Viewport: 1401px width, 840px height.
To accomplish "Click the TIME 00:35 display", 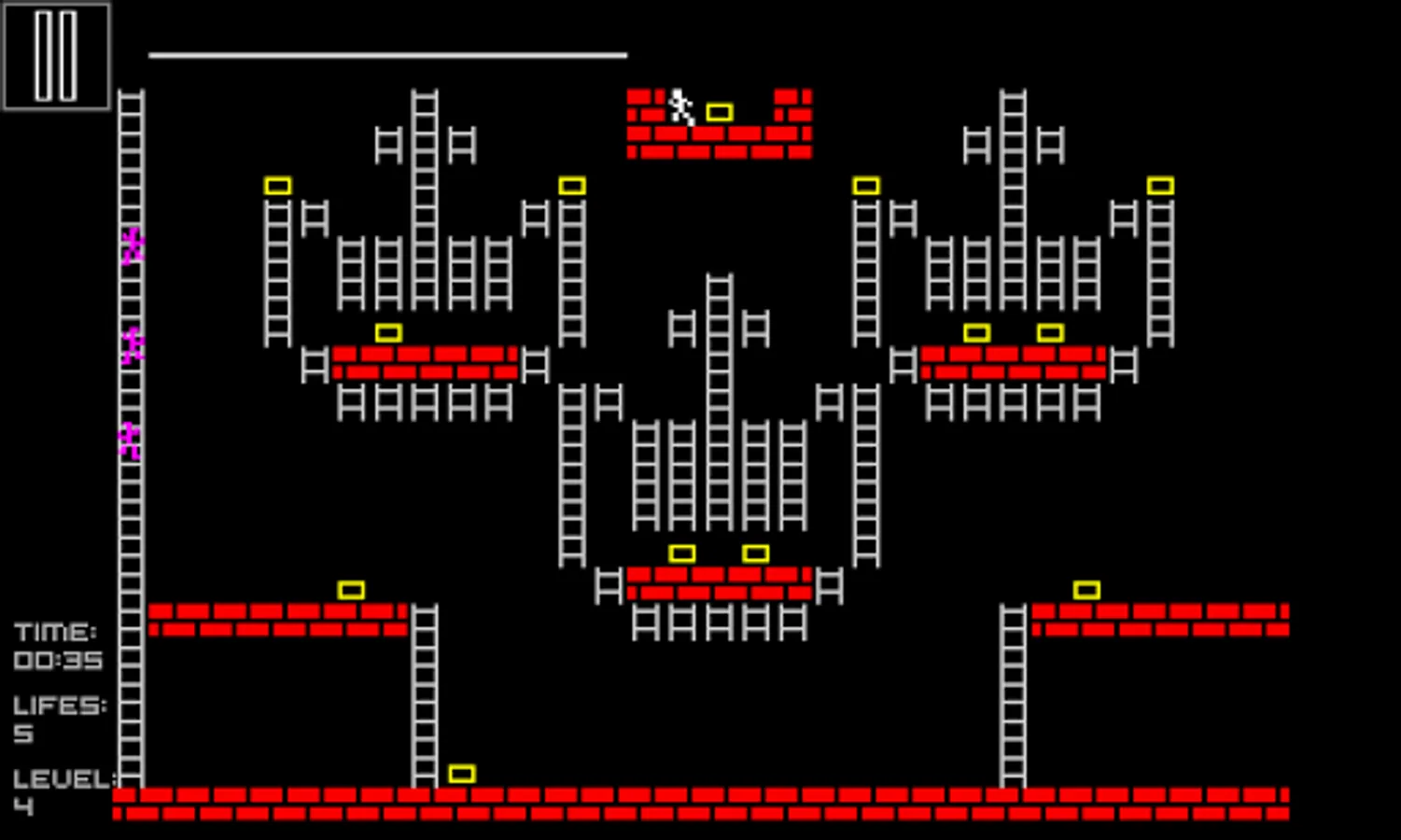I will [58, 644].
